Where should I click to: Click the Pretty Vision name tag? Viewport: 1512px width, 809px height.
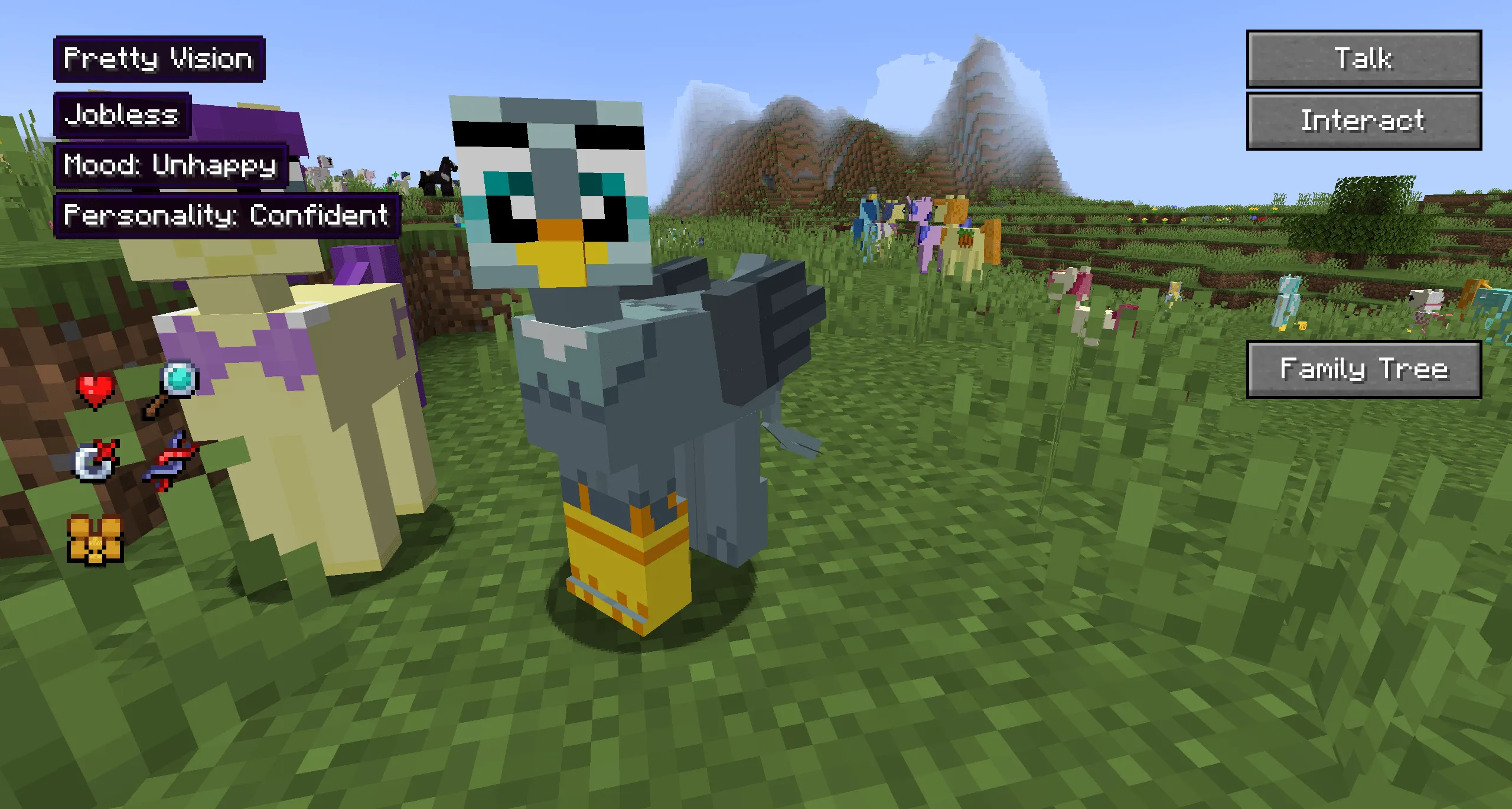point(158,58)
